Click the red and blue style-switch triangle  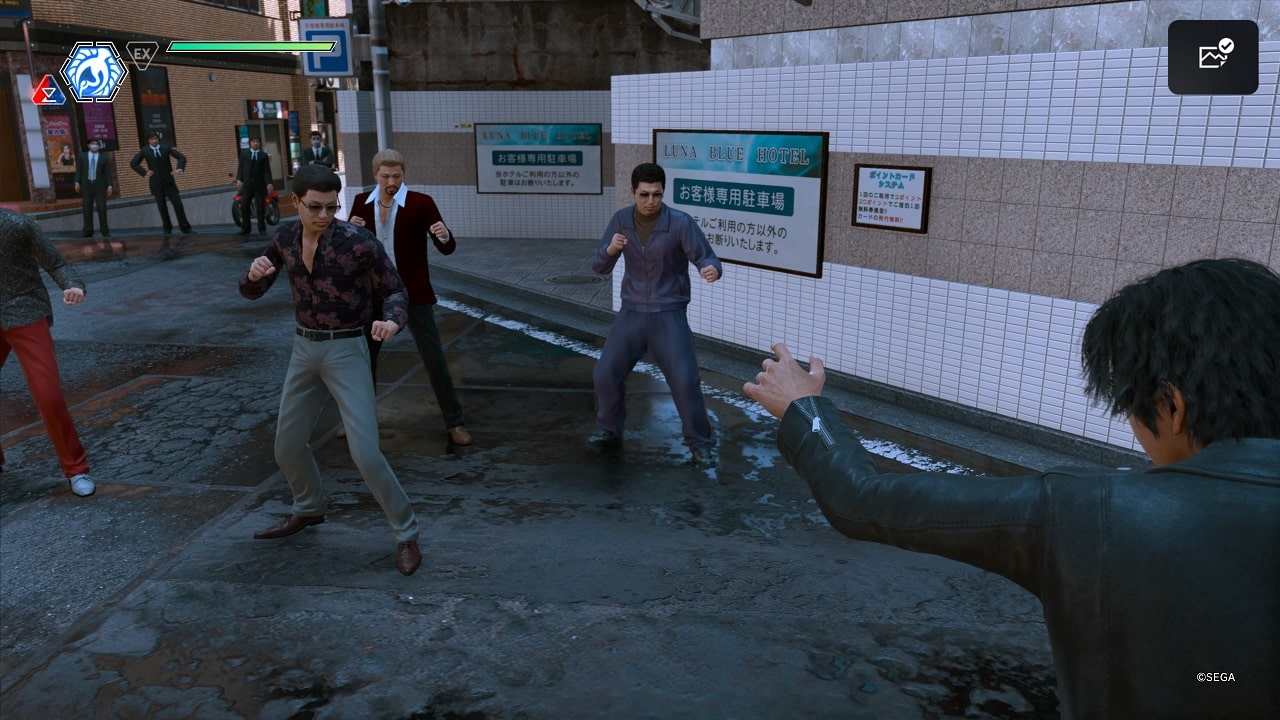[x=47, y=92]
